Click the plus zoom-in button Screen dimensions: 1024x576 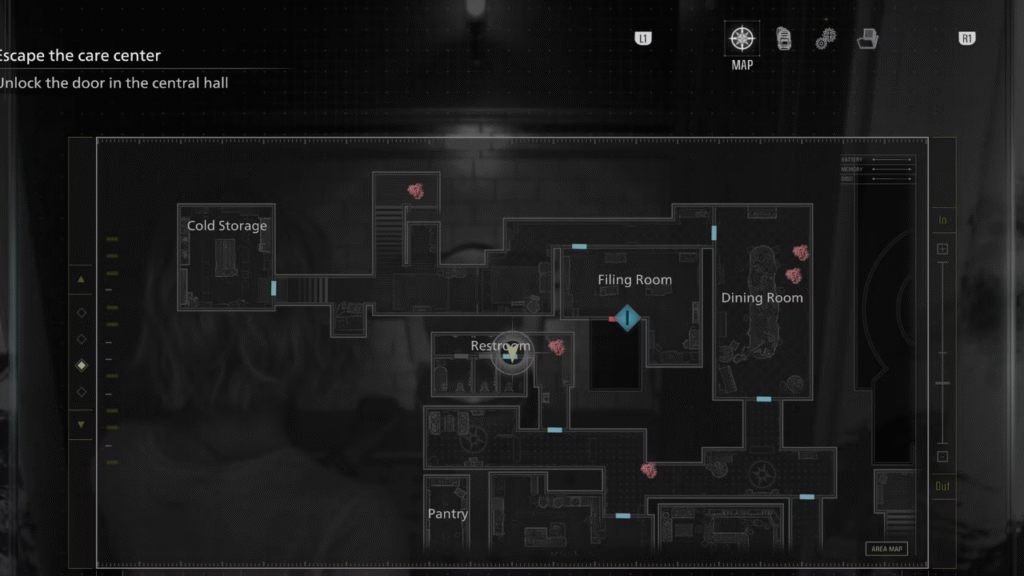click(x=942, y=249)
